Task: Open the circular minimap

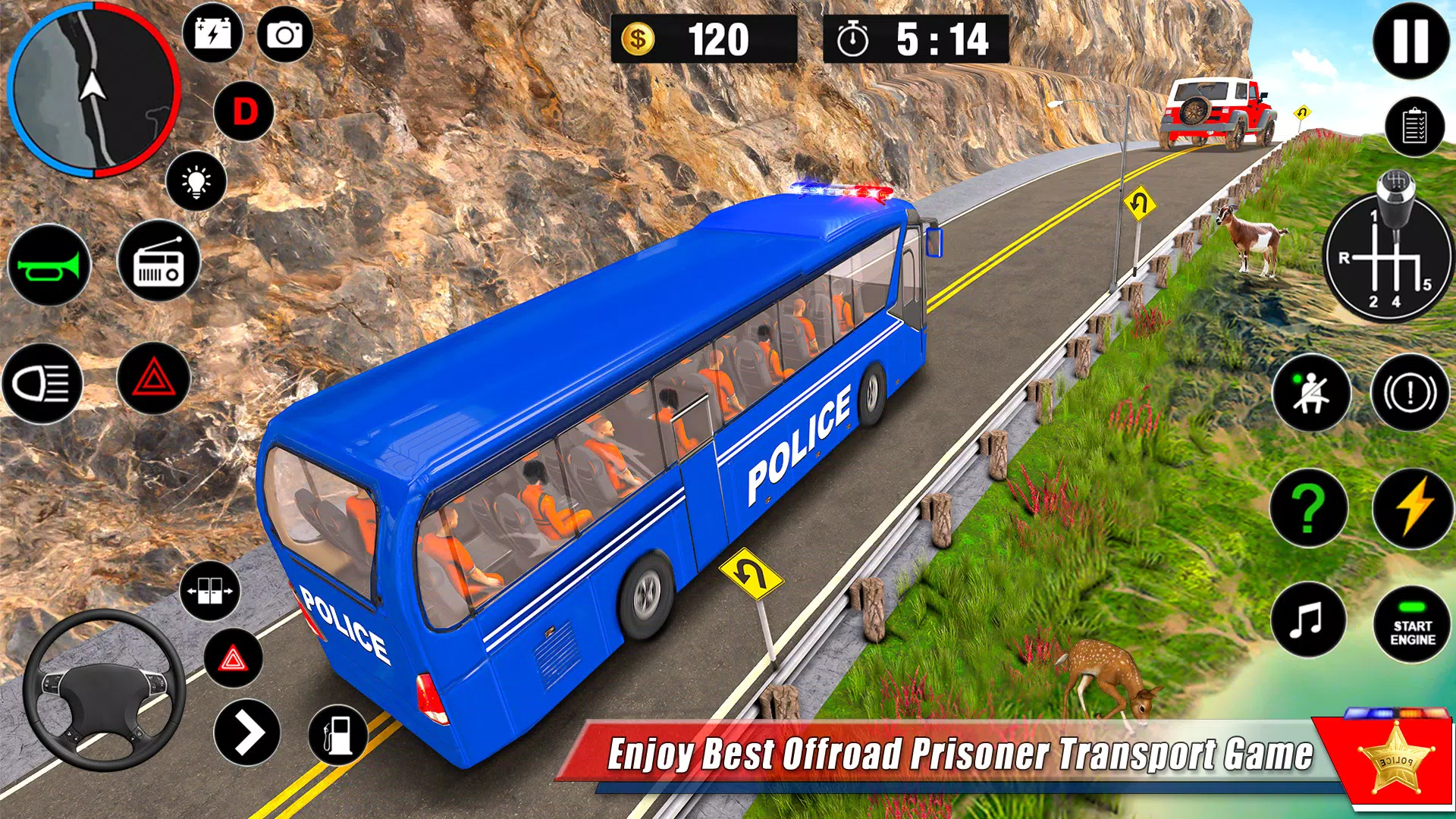Action: (94, 89)
